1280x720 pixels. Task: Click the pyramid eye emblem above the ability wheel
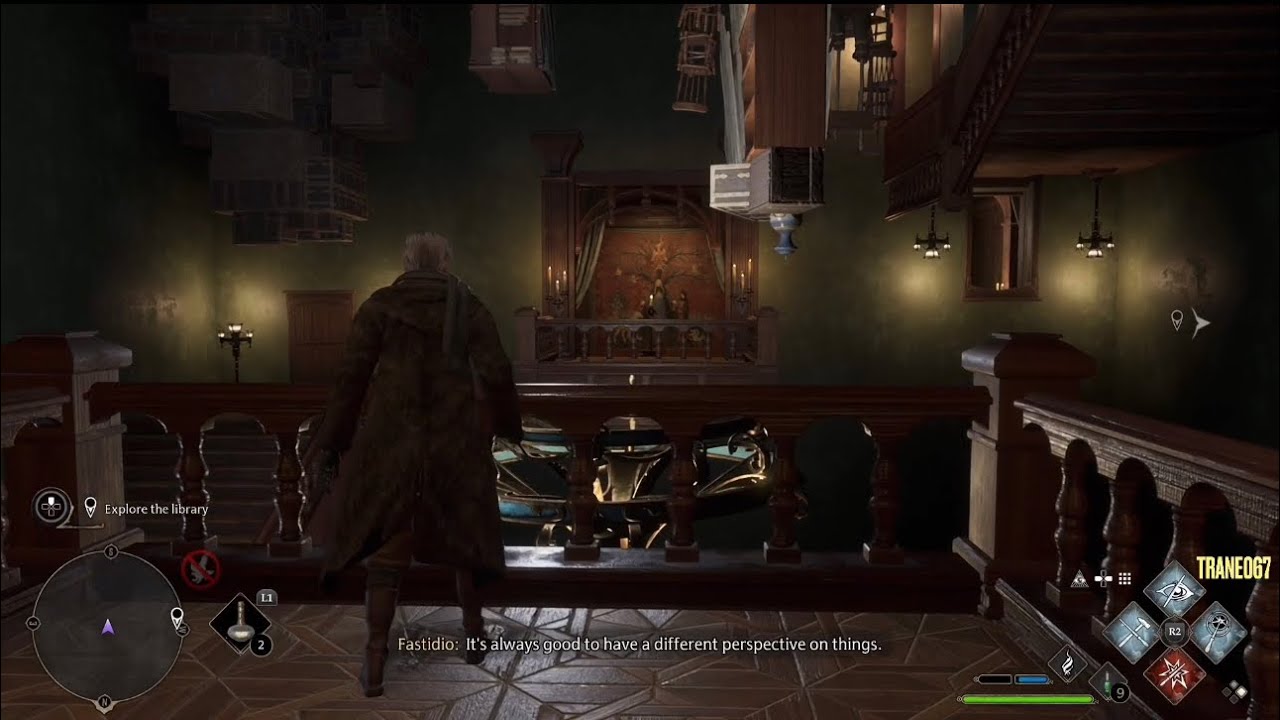(x=1080, y=578)
